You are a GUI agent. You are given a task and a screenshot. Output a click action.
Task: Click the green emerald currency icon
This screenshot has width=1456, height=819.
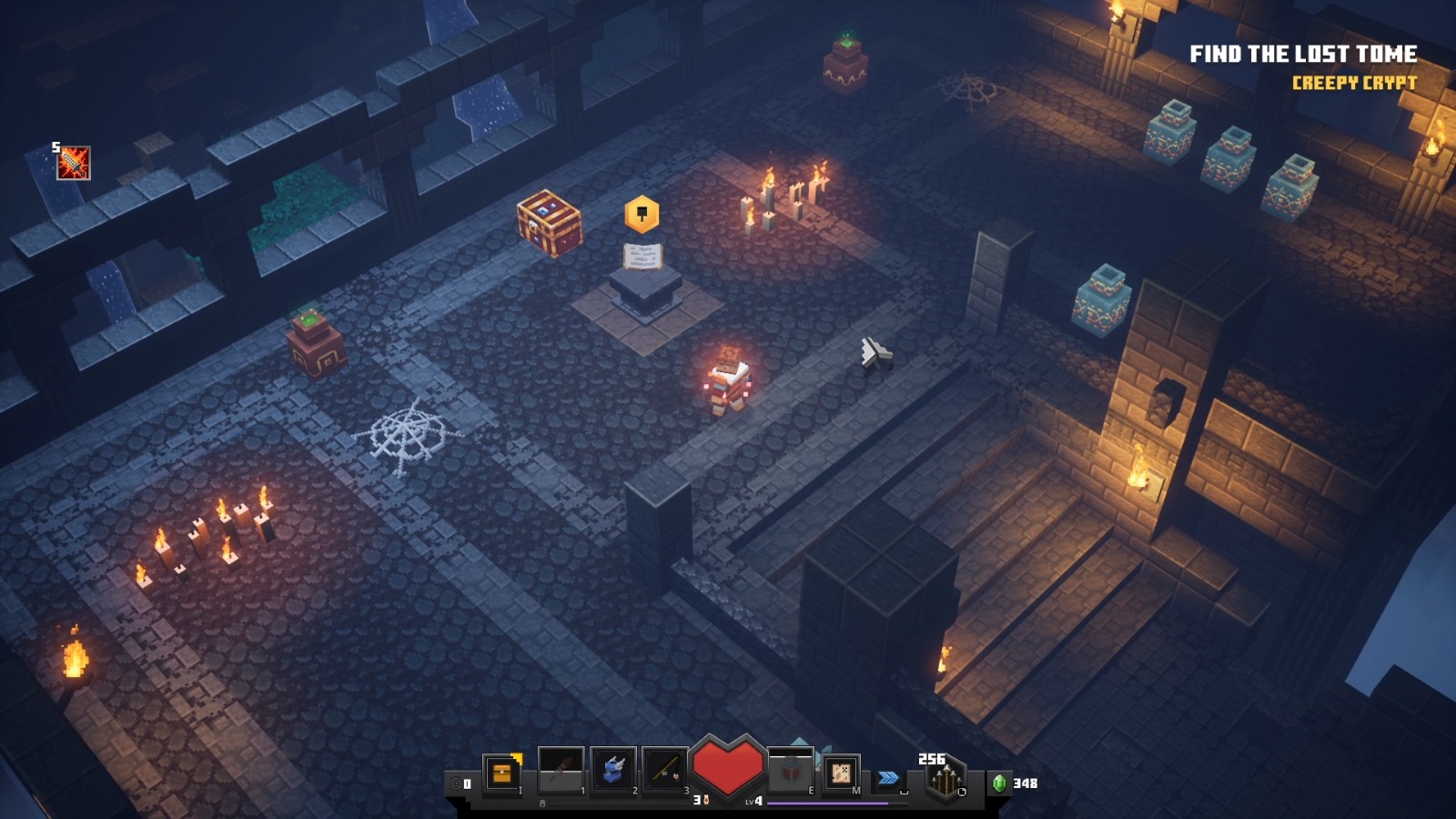click(999, 783)
